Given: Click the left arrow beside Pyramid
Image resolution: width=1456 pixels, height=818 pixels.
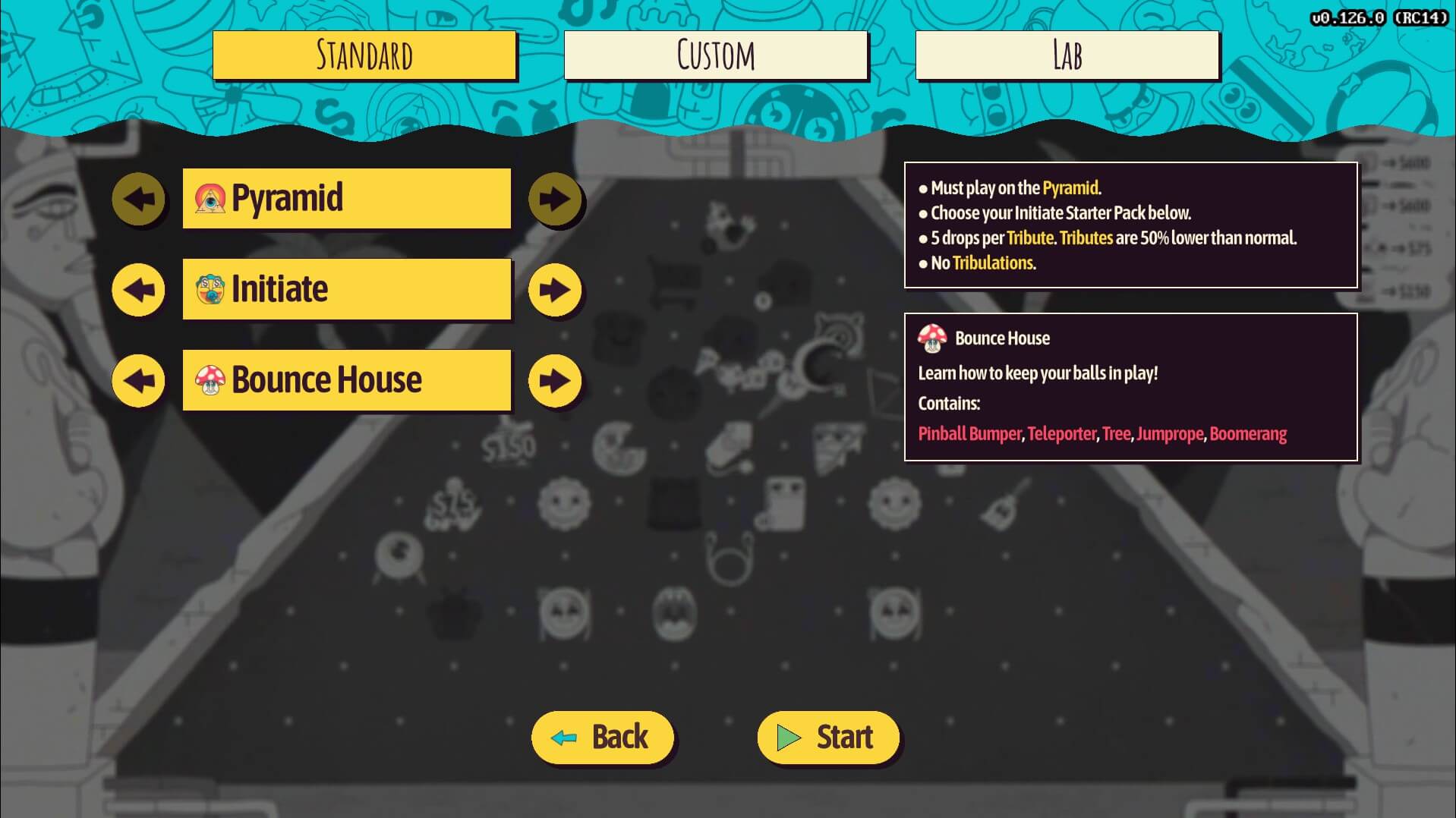Looking at the screenshot, I should pos(138,199).
